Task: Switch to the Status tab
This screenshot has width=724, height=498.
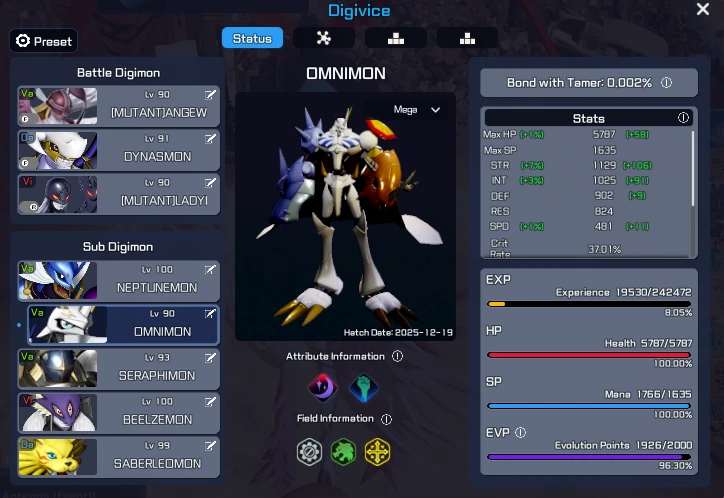Action: [x=252, y=38]
